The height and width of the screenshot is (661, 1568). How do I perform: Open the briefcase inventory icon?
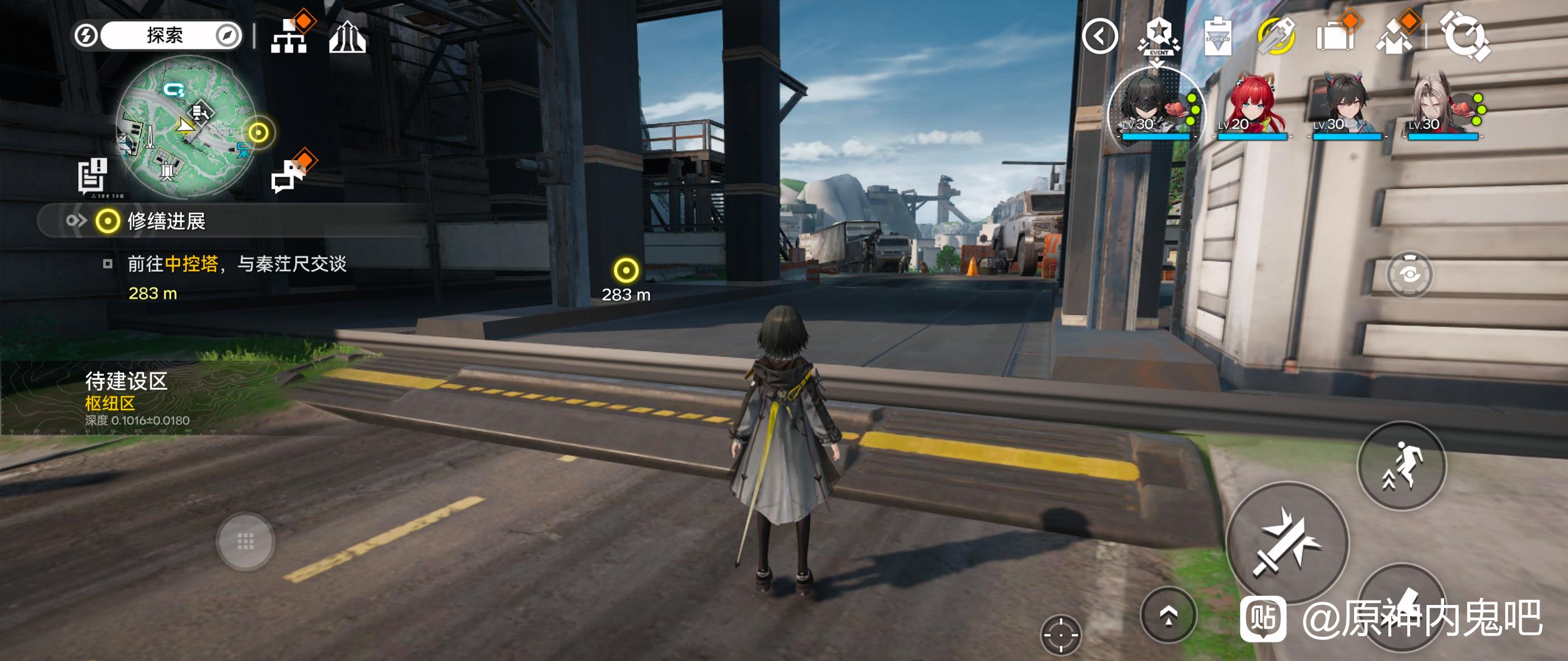coord(1335,36)
